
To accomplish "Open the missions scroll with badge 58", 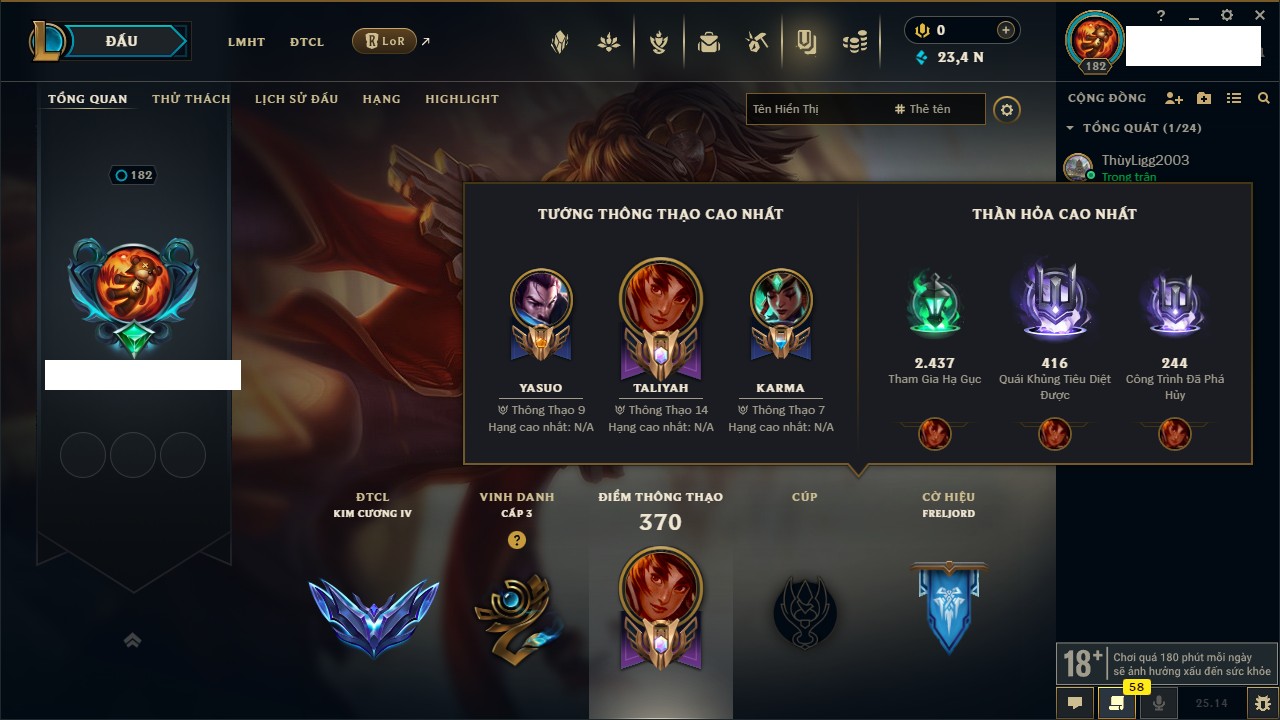I will click(x=1117, y=703).
